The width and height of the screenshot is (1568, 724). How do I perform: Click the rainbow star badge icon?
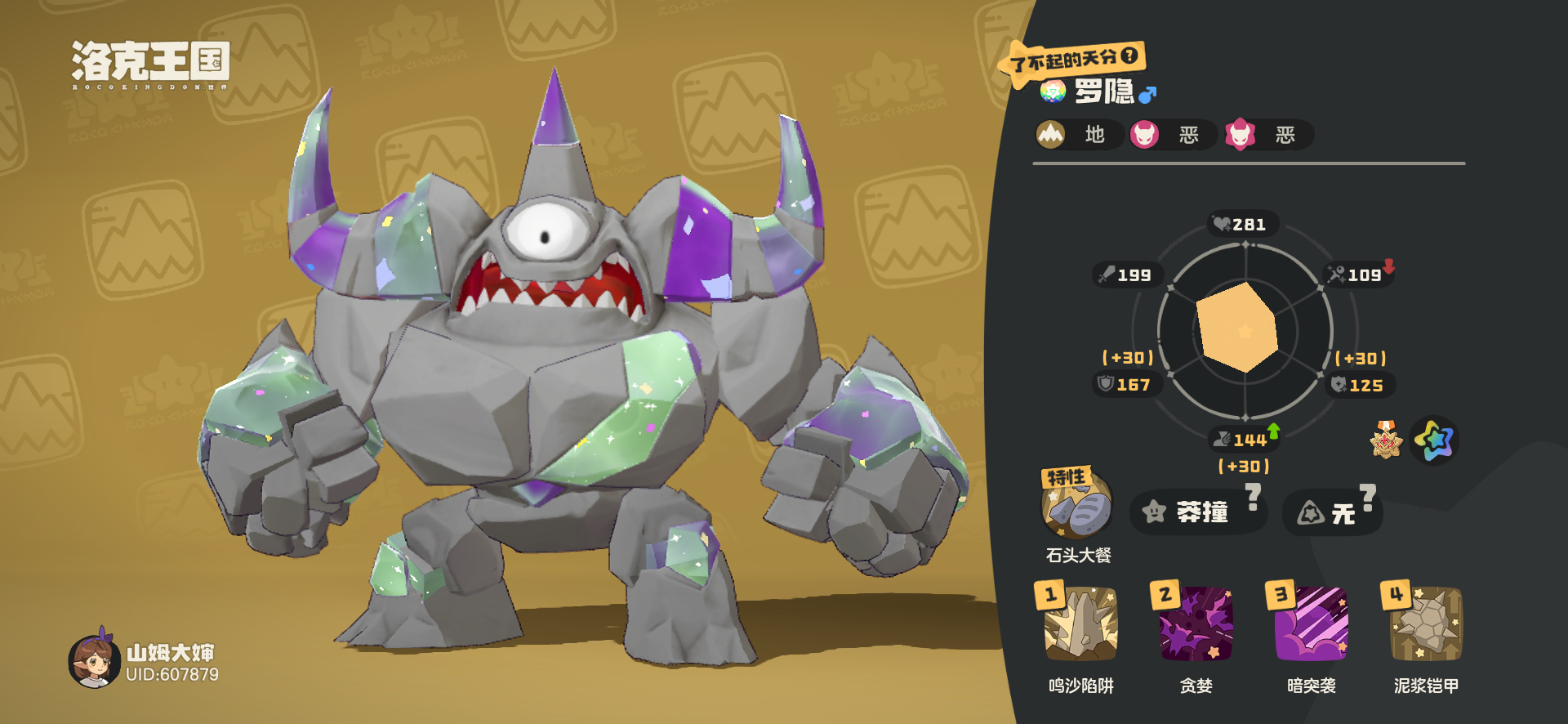point(1434,440)
